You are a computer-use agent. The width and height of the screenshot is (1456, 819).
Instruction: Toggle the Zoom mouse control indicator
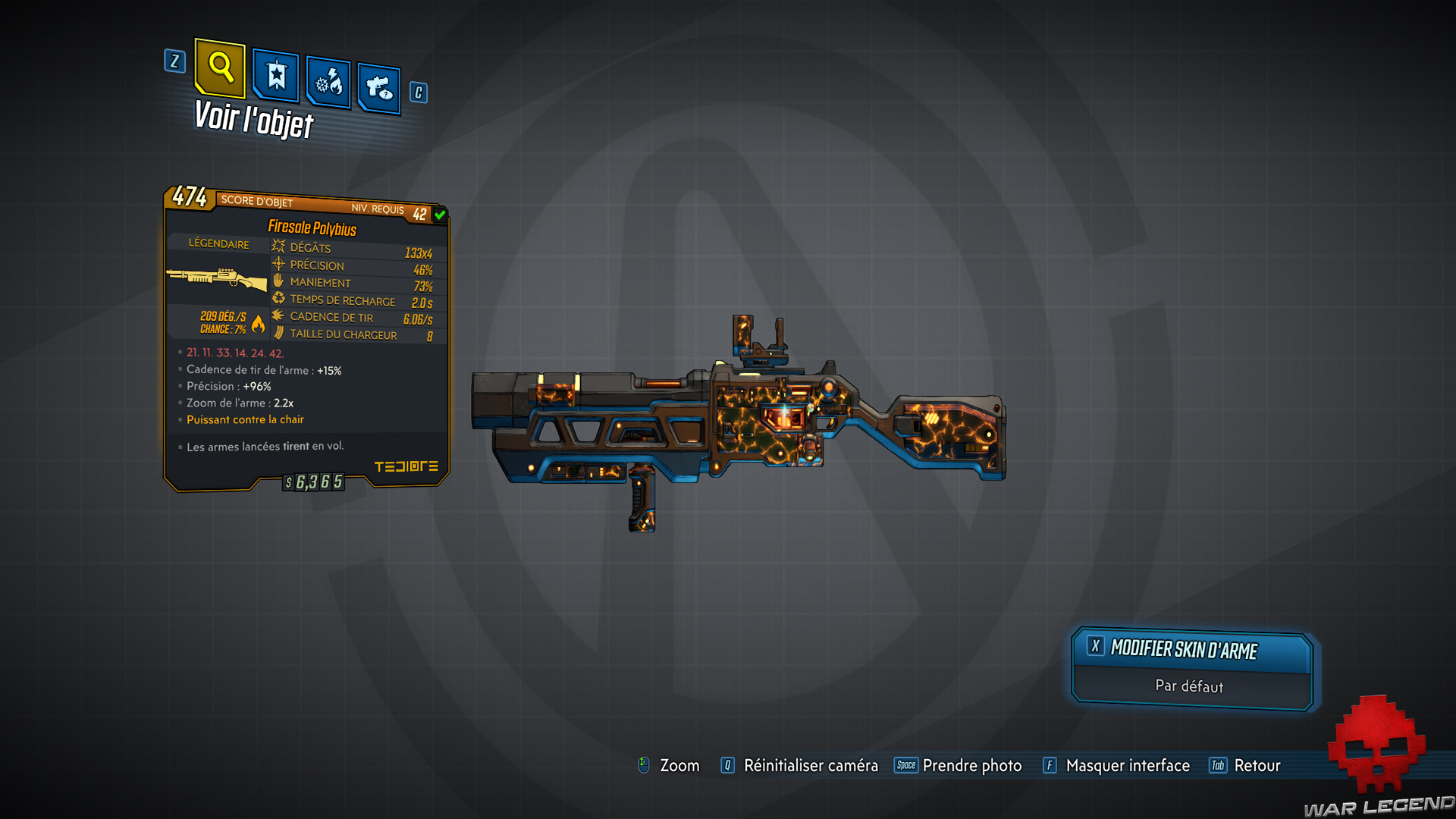point(644,766)
